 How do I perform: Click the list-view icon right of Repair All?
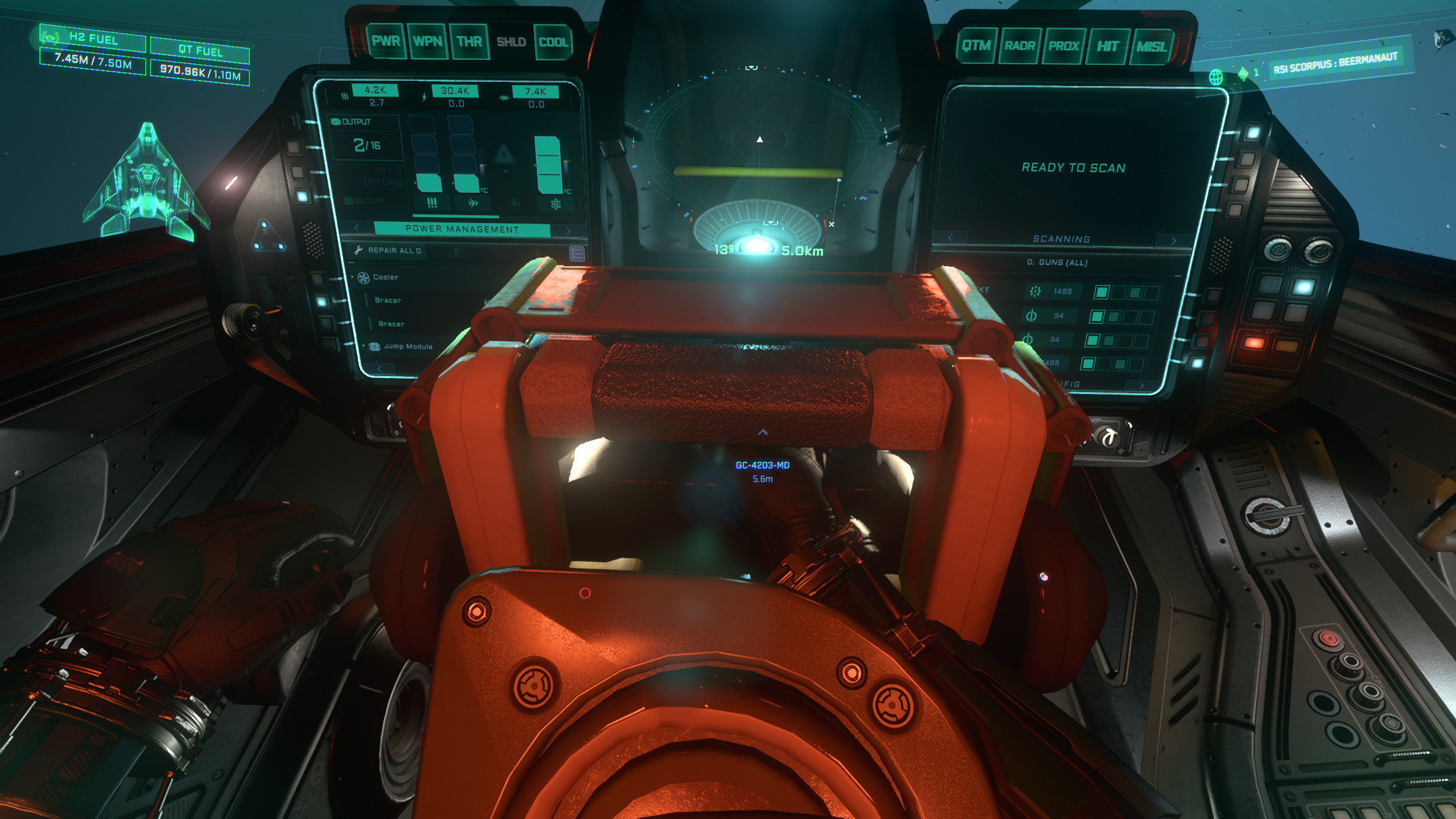pyautogui.click(x=576, y=254)
